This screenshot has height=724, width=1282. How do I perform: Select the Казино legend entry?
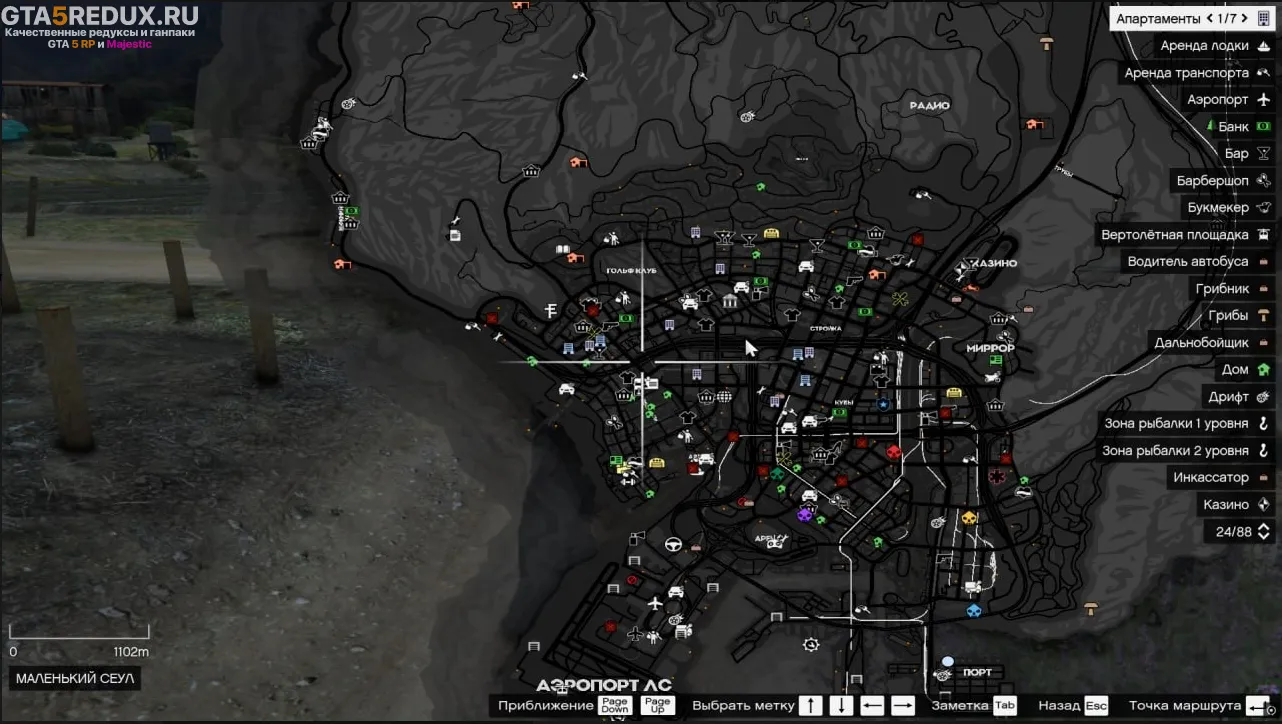pyautogui.click(x=1225, y=505)
